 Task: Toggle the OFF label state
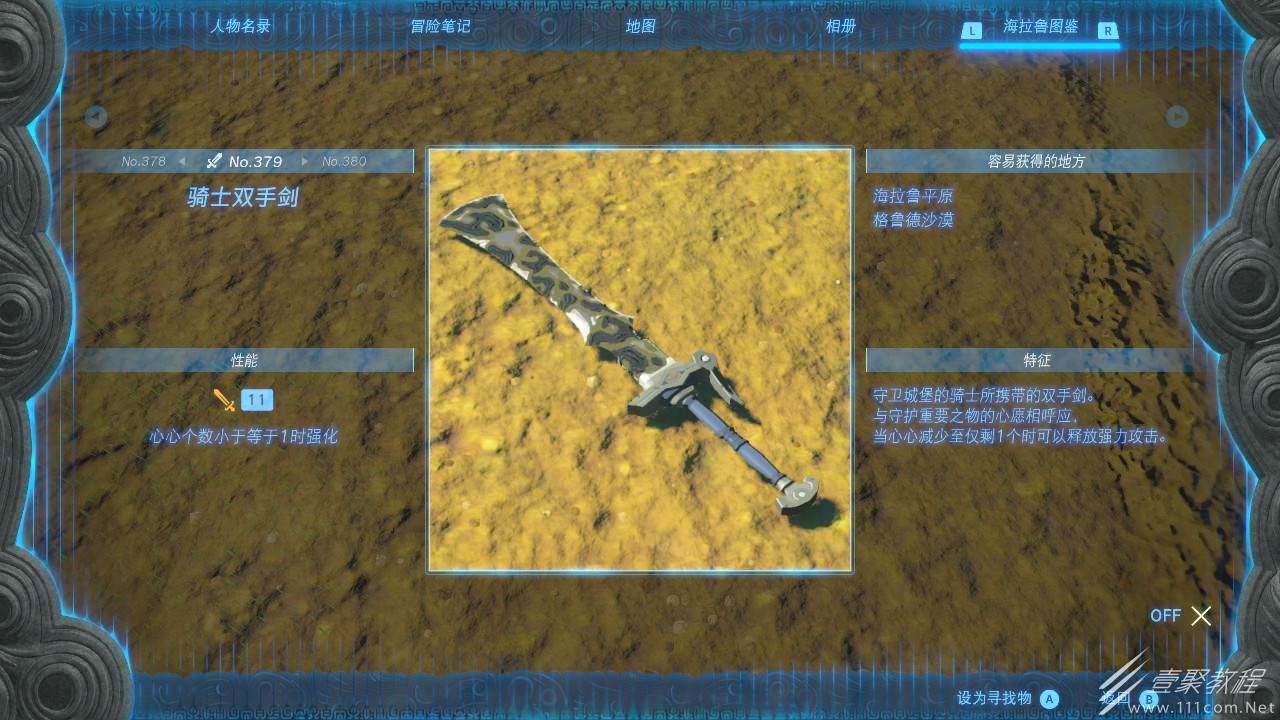point(1165,616)
